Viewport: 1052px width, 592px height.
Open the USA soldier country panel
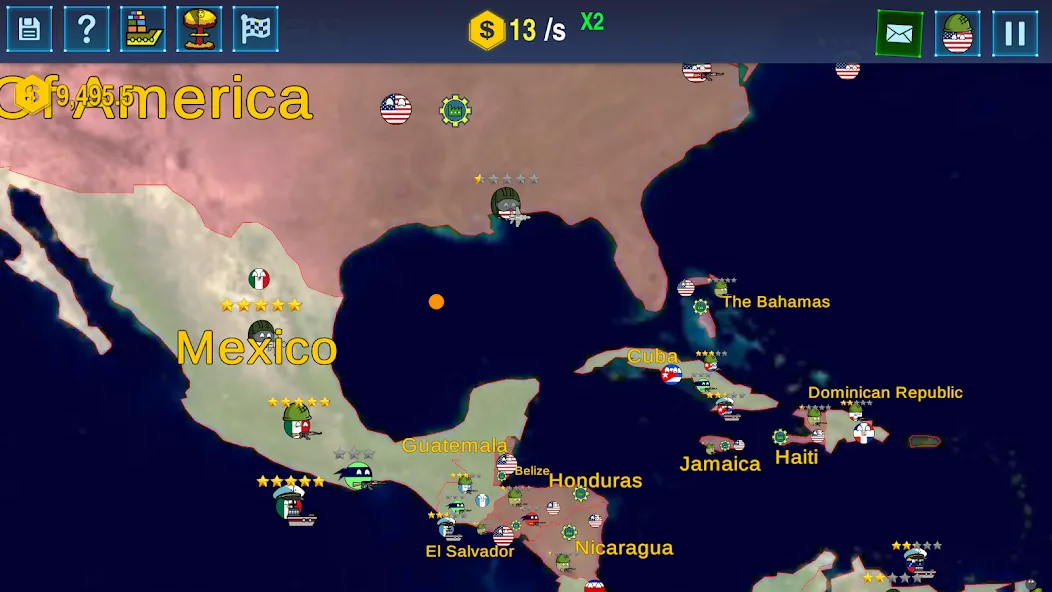coord(957,34)
